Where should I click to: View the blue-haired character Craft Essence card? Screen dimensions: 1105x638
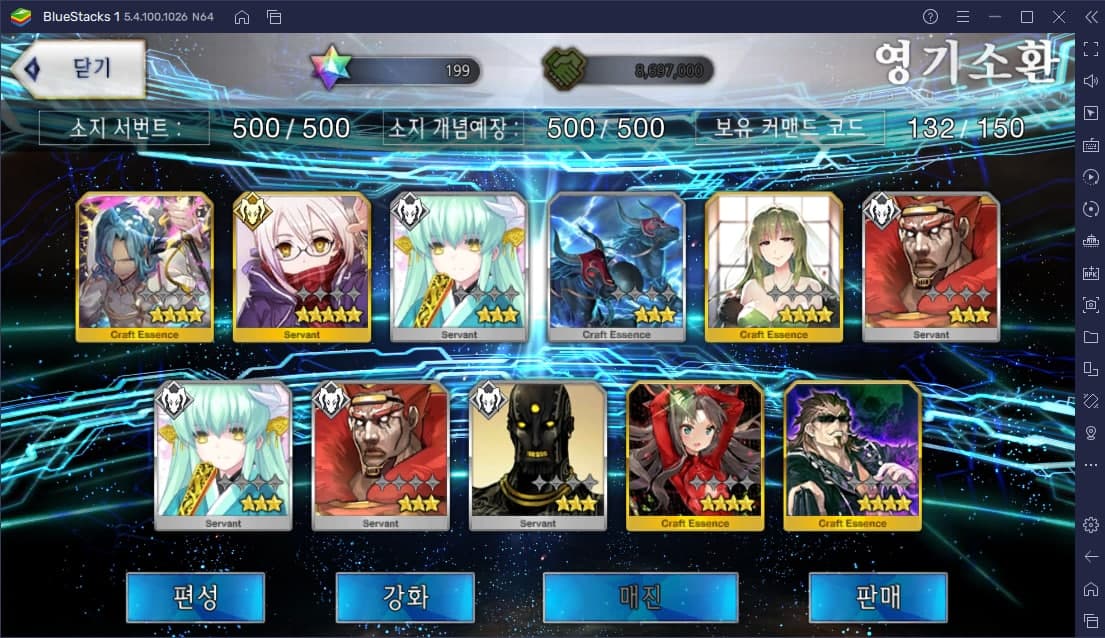point(145,266)
